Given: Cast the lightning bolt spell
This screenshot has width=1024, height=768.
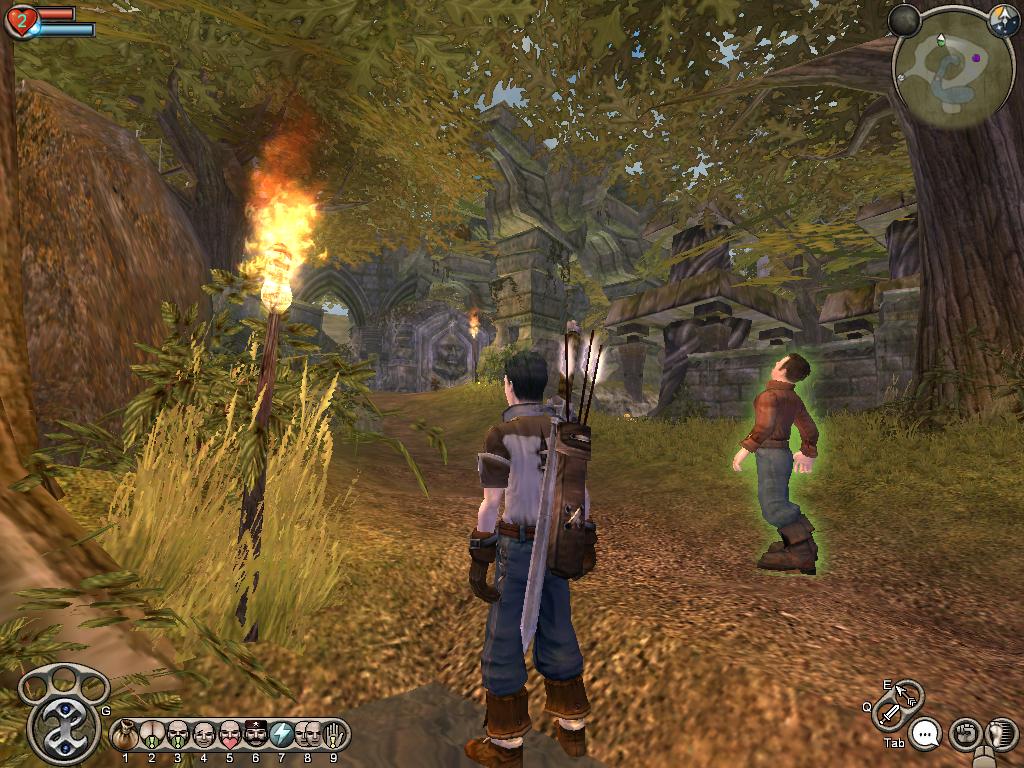Looking at the screenshot, I should click(x=282, y=735).
